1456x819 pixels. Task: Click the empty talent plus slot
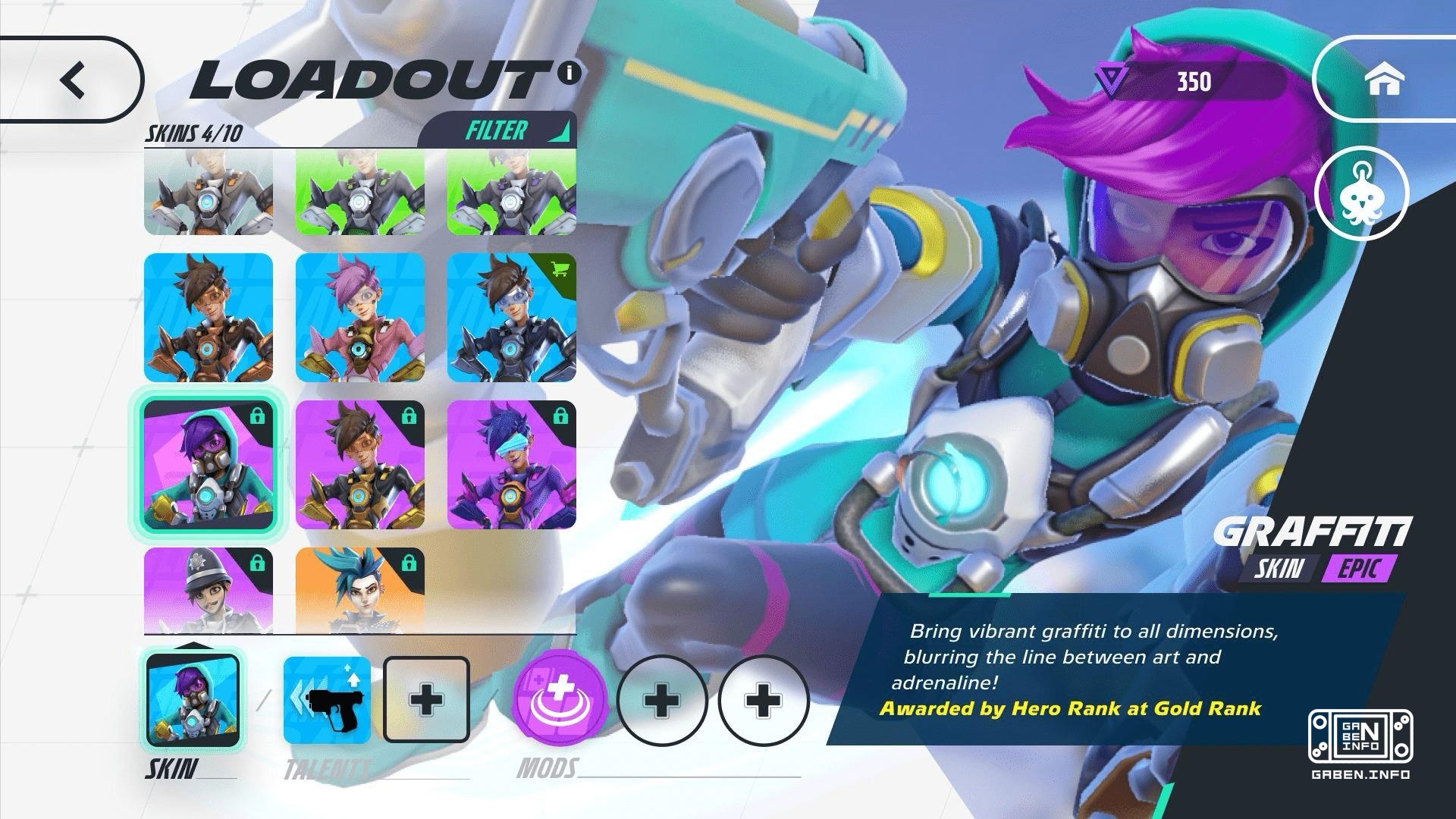point(426,698)
